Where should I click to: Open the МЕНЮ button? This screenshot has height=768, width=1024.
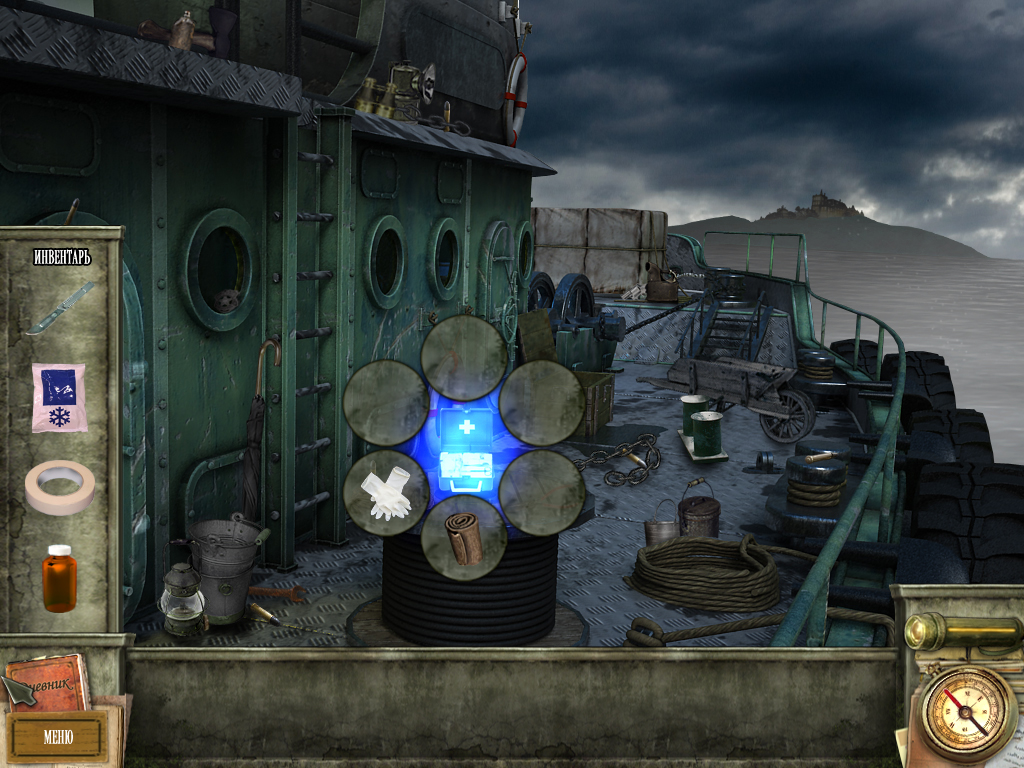[x=57, y=738]
